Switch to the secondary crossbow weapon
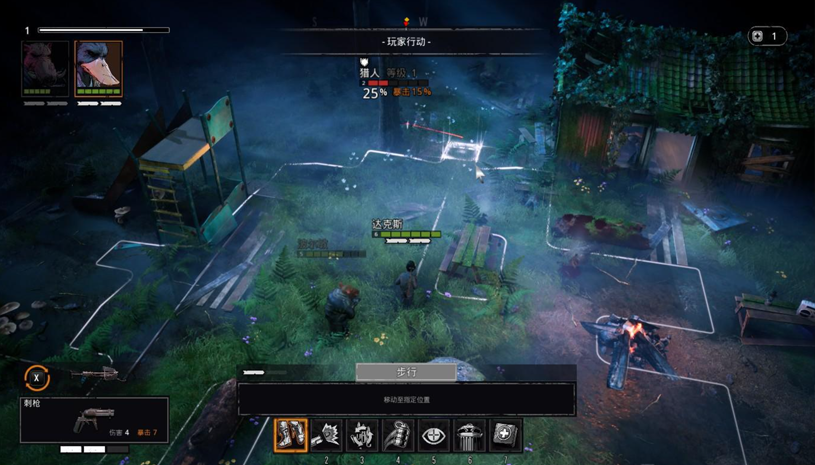This screenshot has width=815, height=465. [x=95, y=375]
